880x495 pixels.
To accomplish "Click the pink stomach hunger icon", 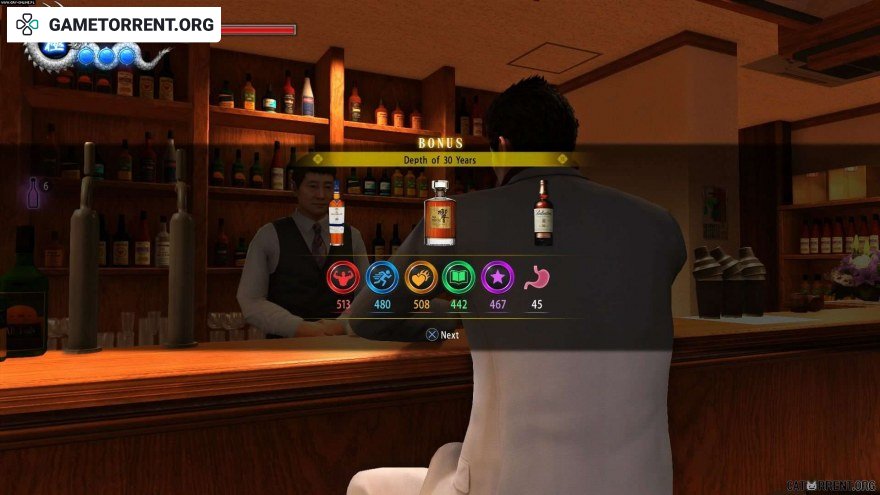I will click(x=537, y=277).
